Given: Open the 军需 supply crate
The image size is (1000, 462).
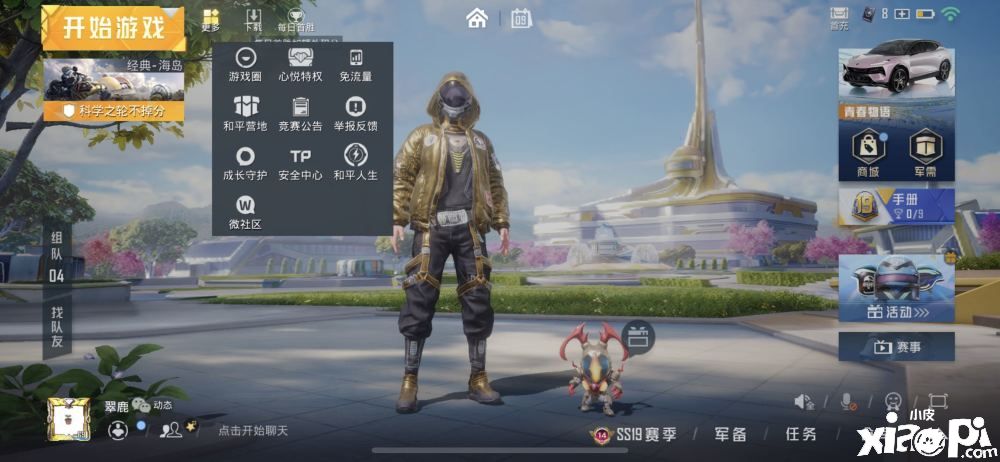Looking at the screenshot, I should click(925, 154).
